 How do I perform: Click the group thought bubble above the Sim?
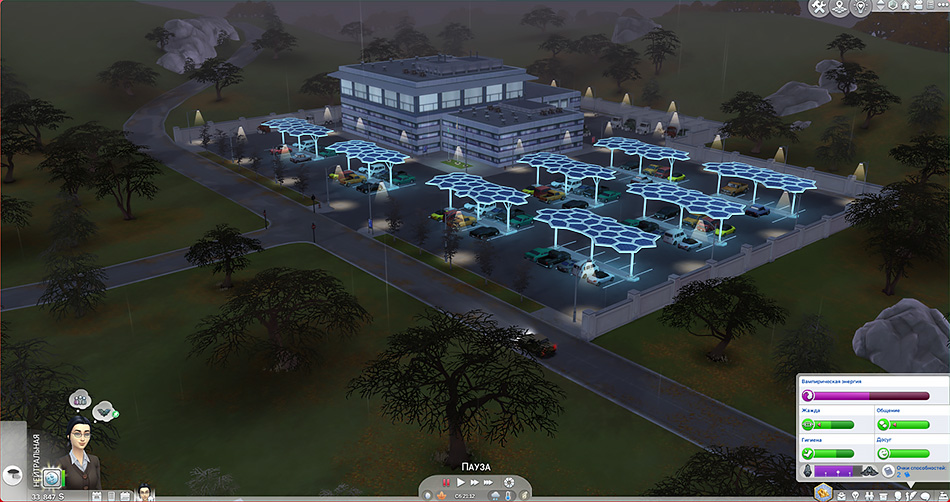point(78,399)
